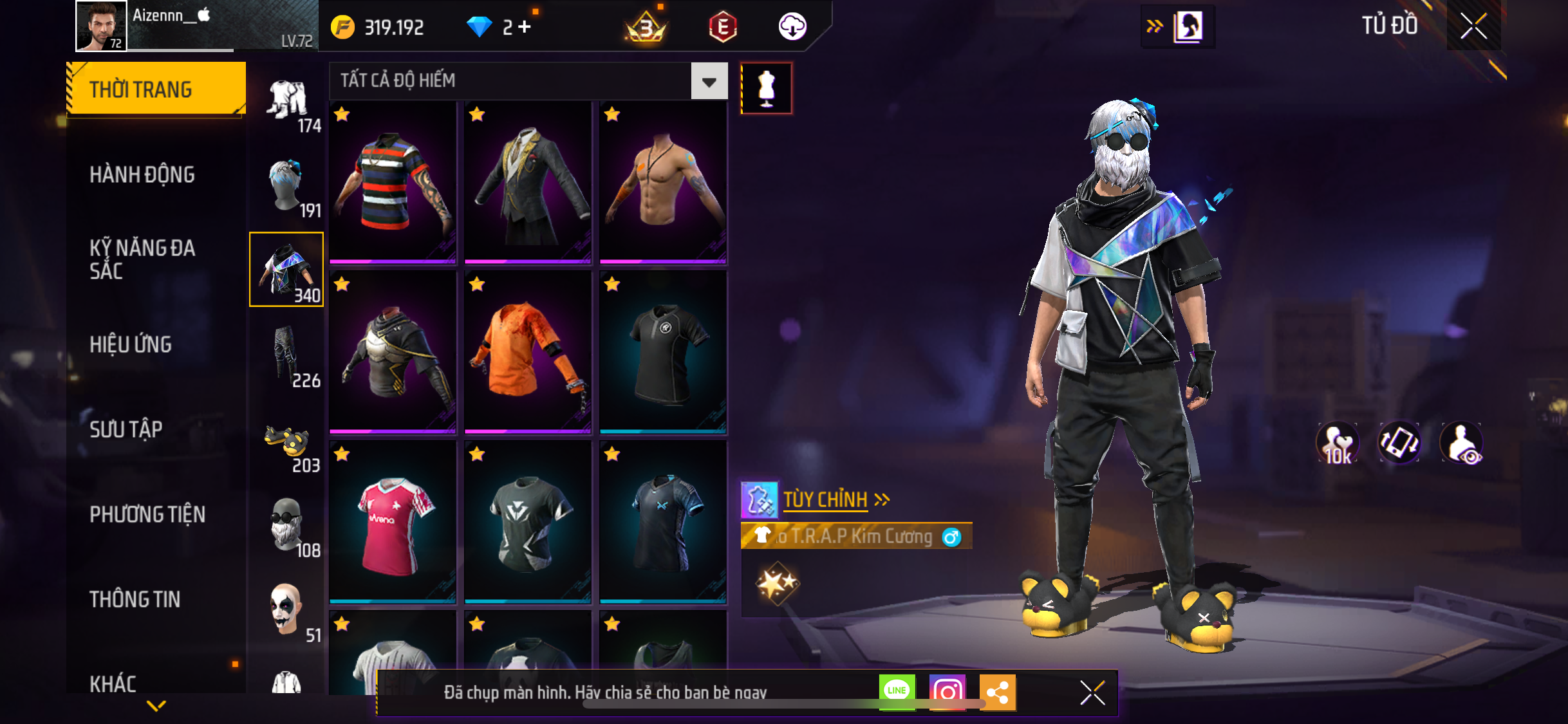Click the mannequin outfit preview button
Viewport: 1568px width, 724px height.
point(766,89)
